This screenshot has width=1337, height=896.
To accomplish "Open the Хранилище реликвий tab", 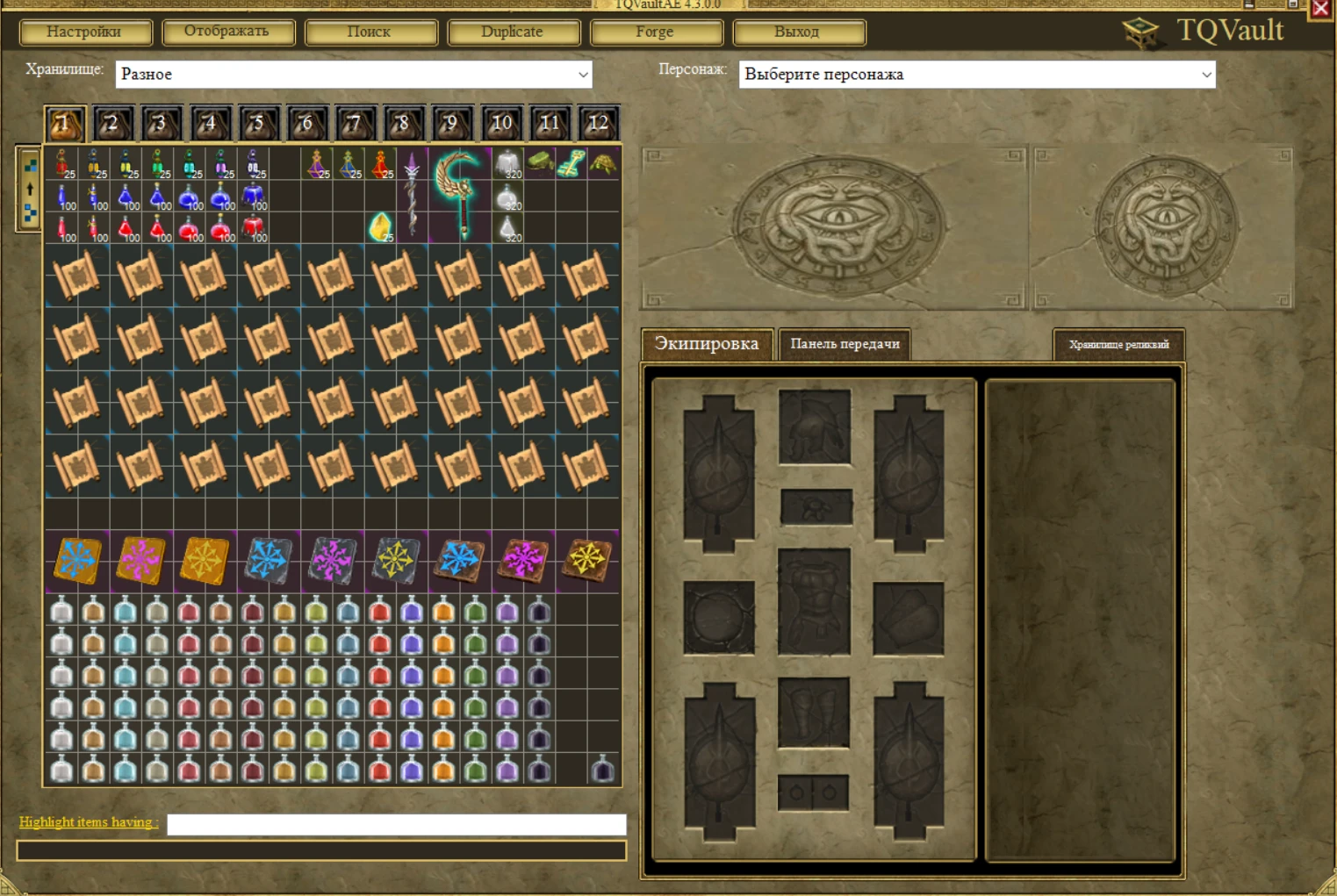I will click(1118, 344).
